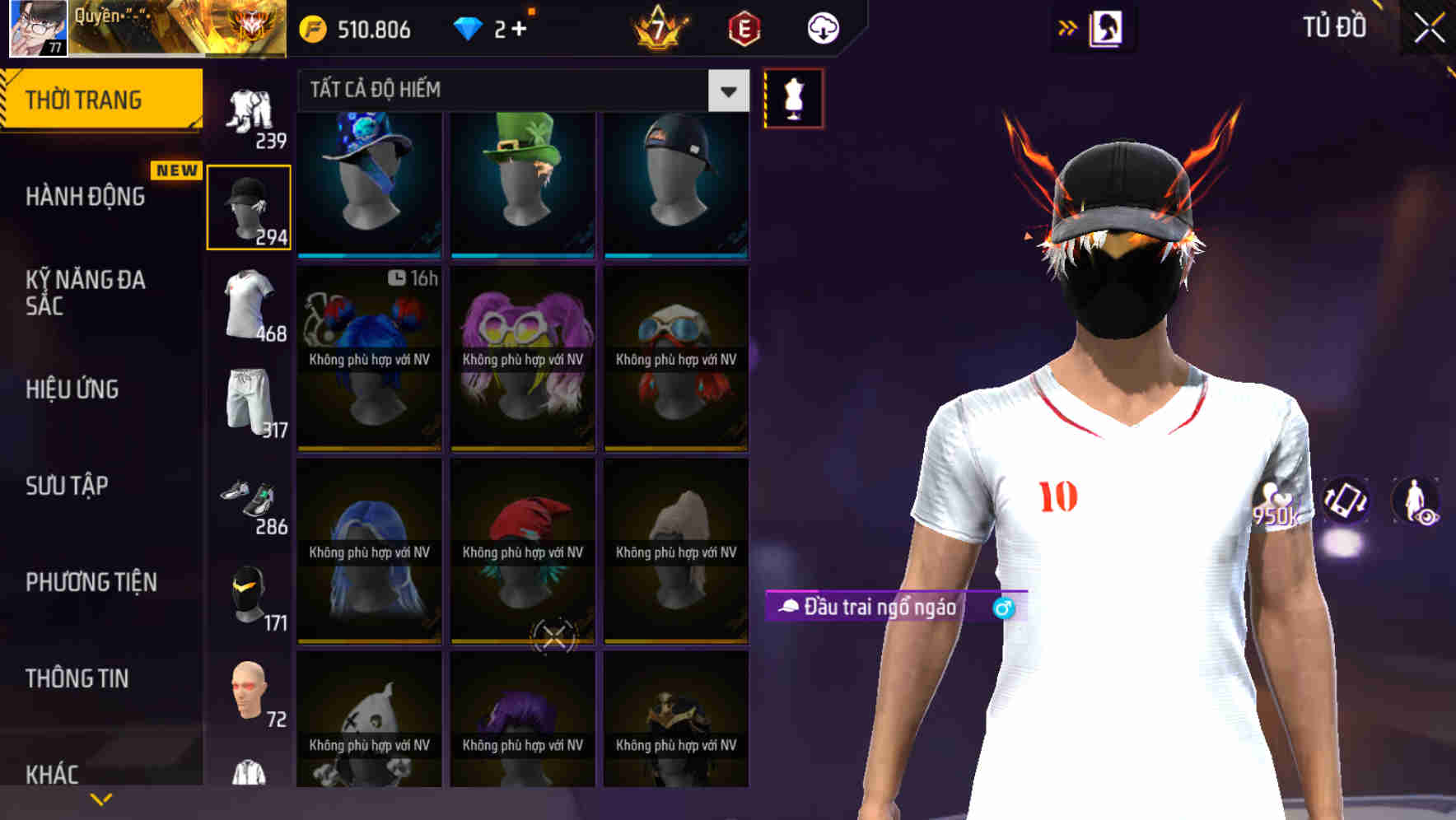Select the pants category showing 239 items
1456x820 pixels.
click(x=249, y=111)
